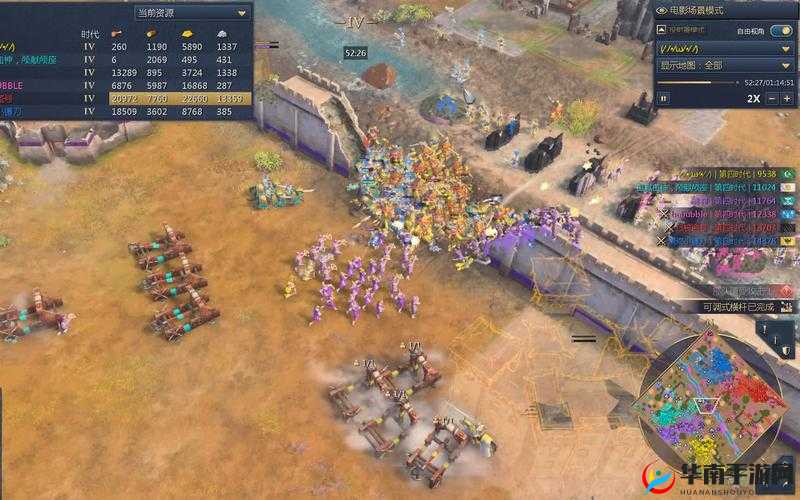Toggle the 自由视角 free camera switch

pos(780,29)
